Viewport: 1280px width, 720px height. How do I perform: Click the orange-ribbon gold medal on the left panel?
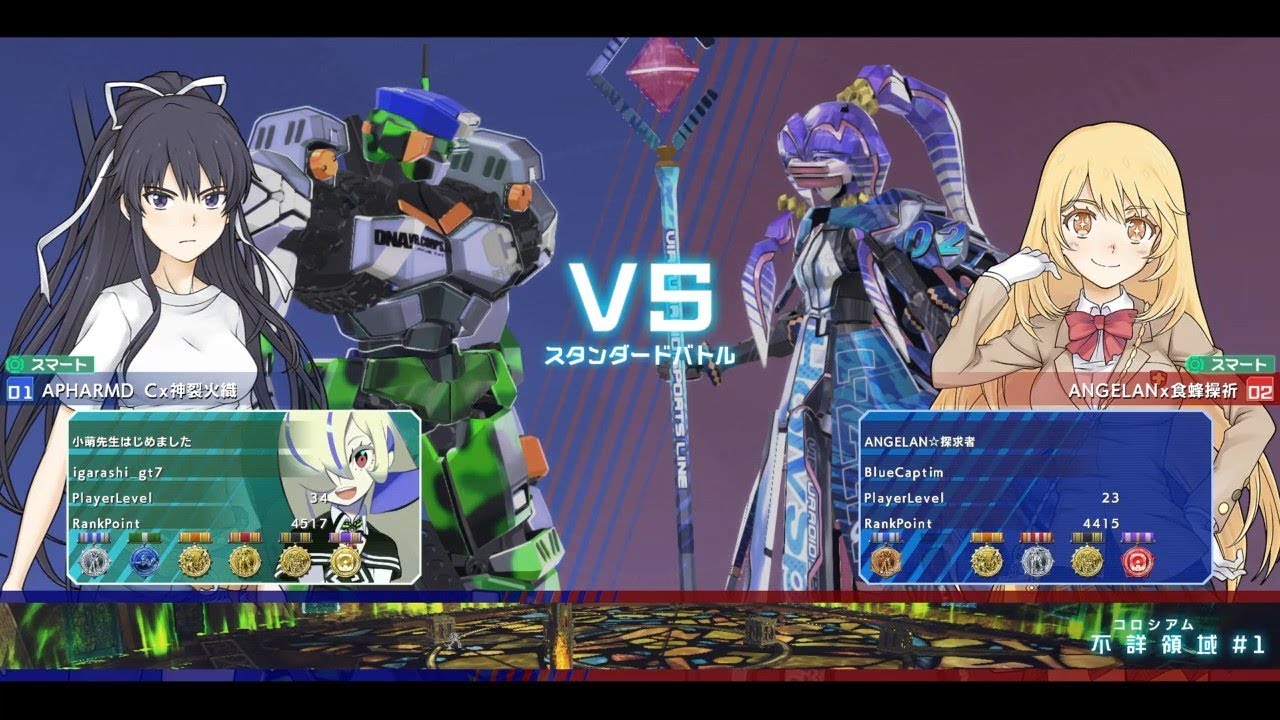(x=195, y=560)
